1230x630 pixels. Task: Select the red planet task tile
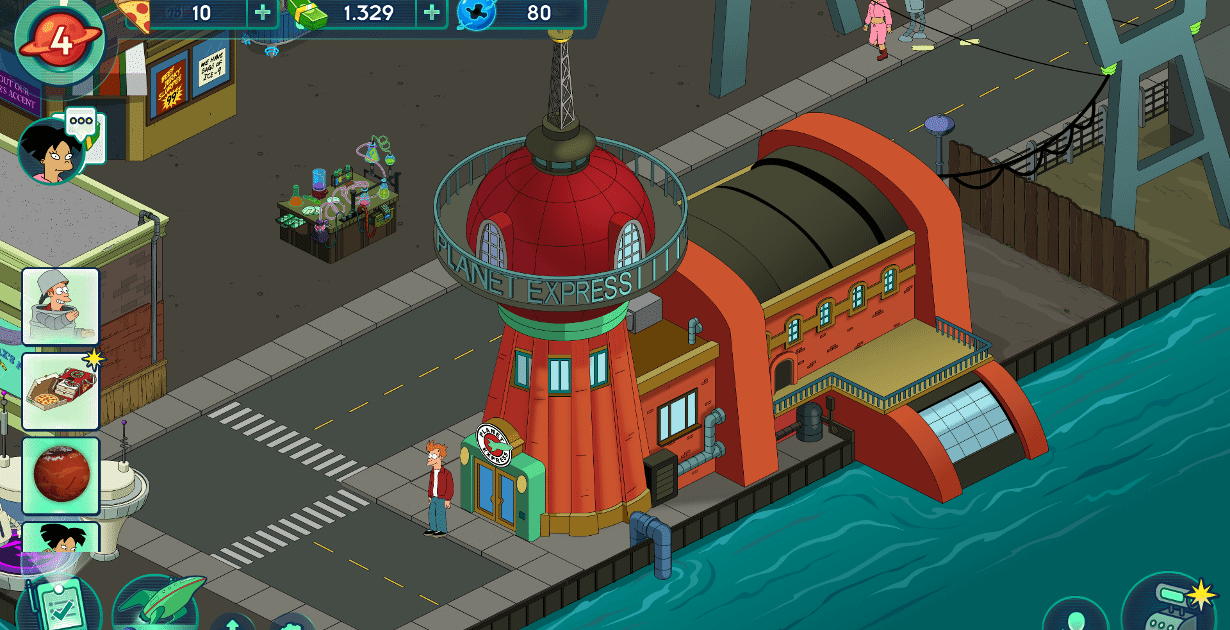click(x=61, y=474)
